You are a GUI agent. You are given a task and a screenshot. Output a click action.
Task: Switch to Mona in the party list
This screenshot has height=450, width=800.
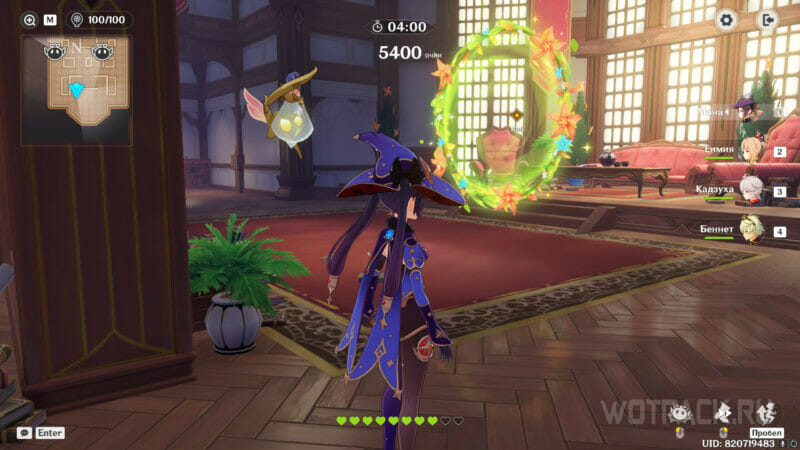click(x=746, y=109)
